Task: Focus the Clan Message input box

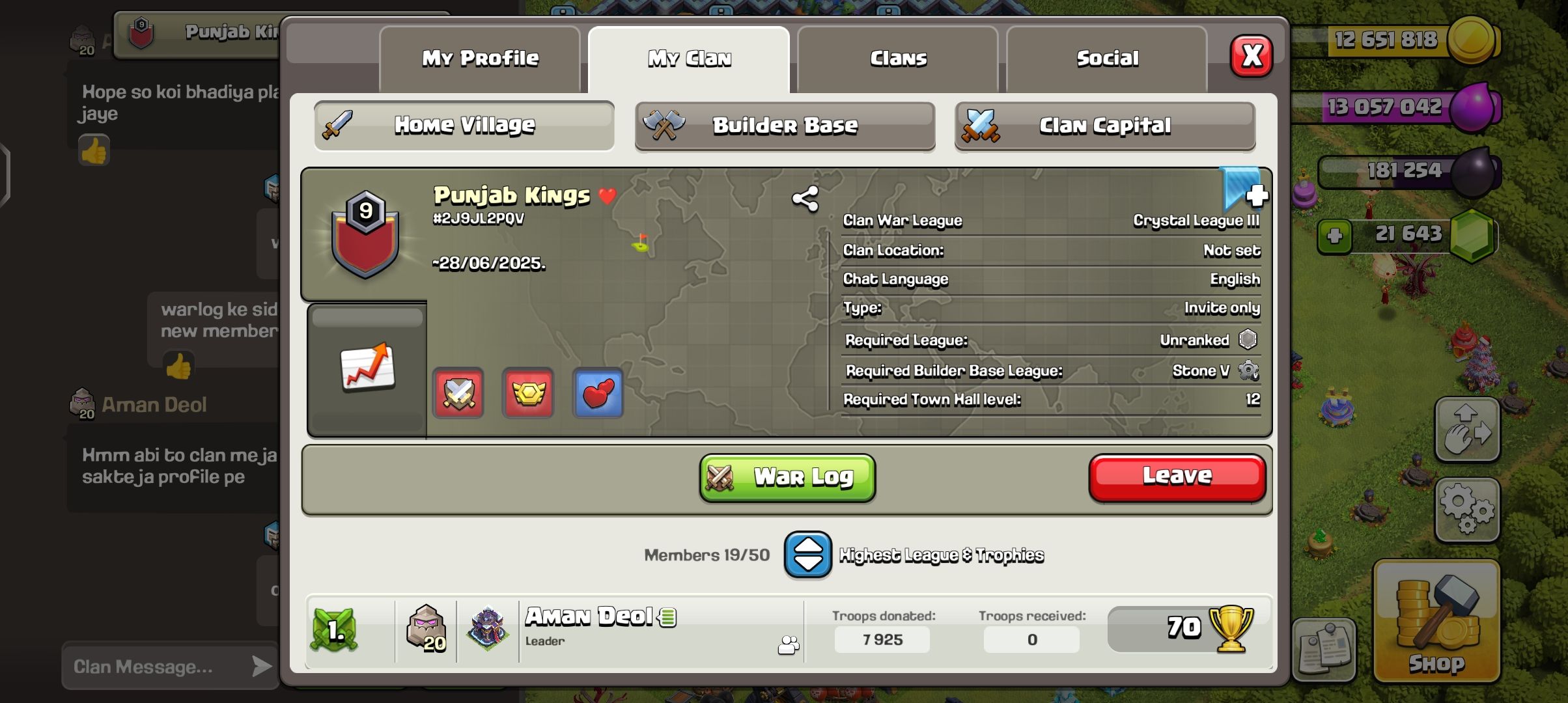Action: 156,667
